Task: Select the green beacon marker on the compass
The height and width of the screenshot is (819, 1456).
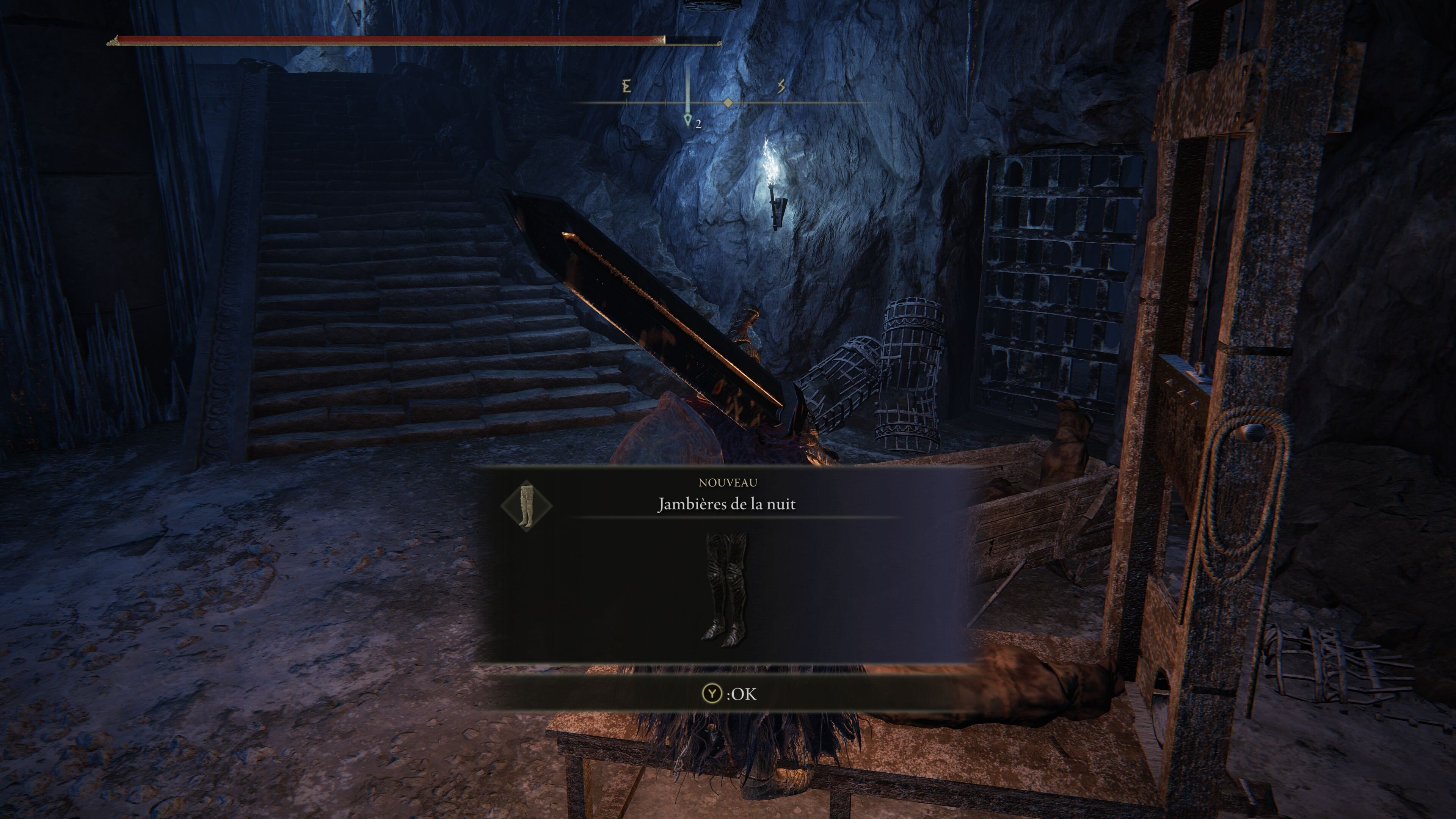Action: tap(688, 119)
